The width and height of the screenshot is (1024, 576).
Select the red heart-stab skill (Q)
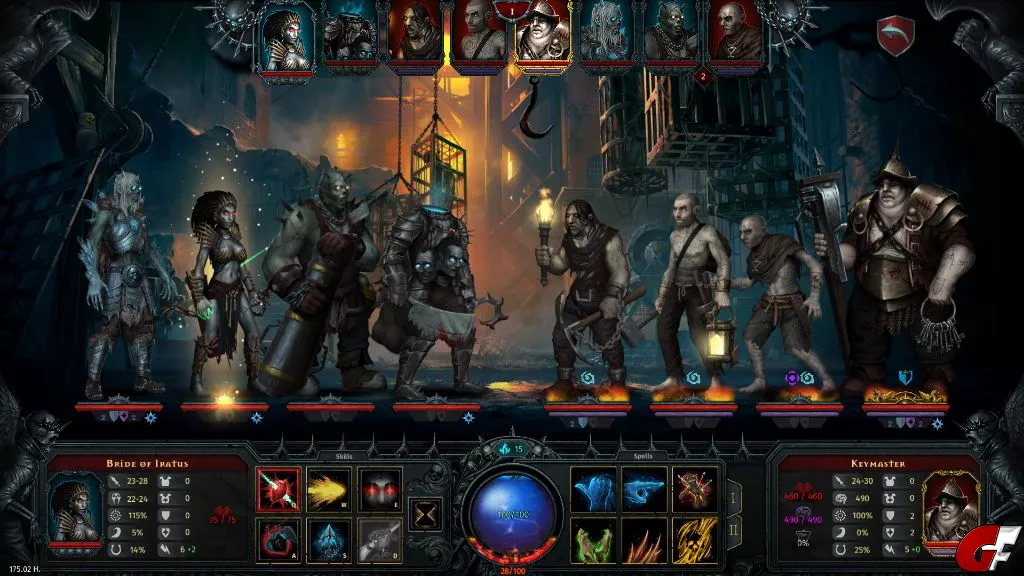click(x=279, y=489)
